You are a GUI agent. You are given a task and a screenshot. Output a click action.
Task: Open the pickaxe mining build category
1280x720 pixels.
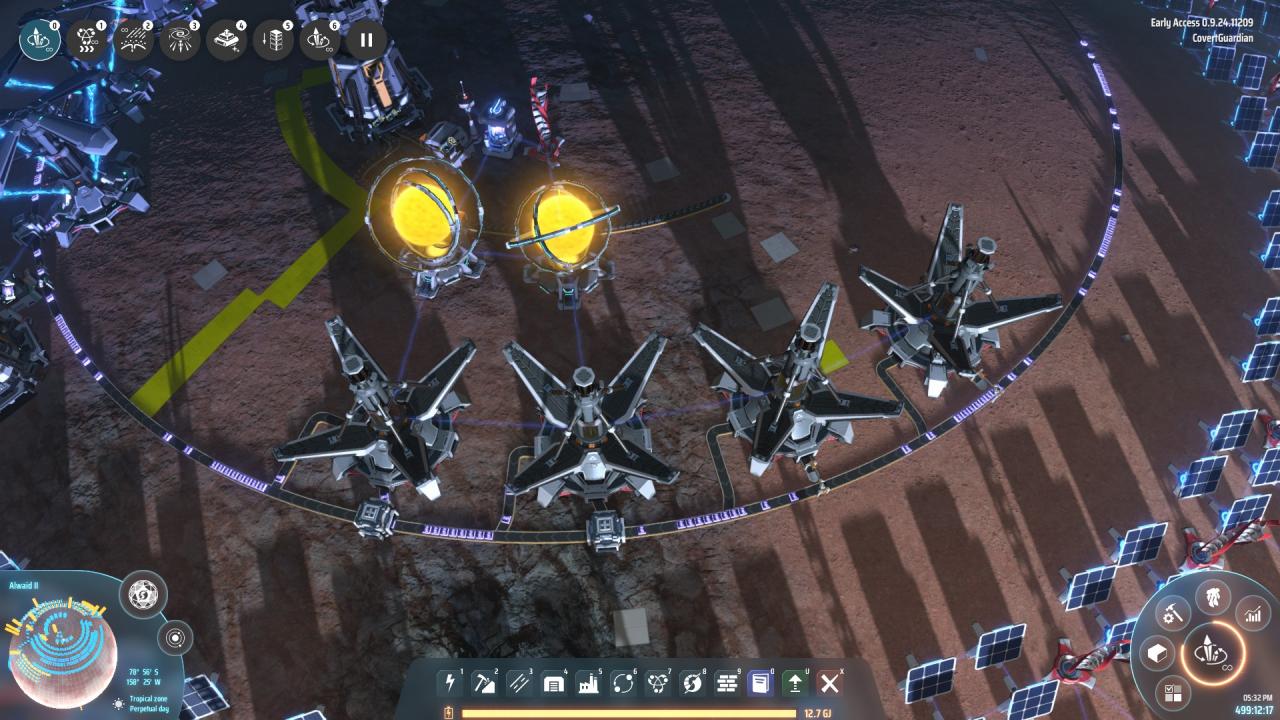tap(484, 683)
